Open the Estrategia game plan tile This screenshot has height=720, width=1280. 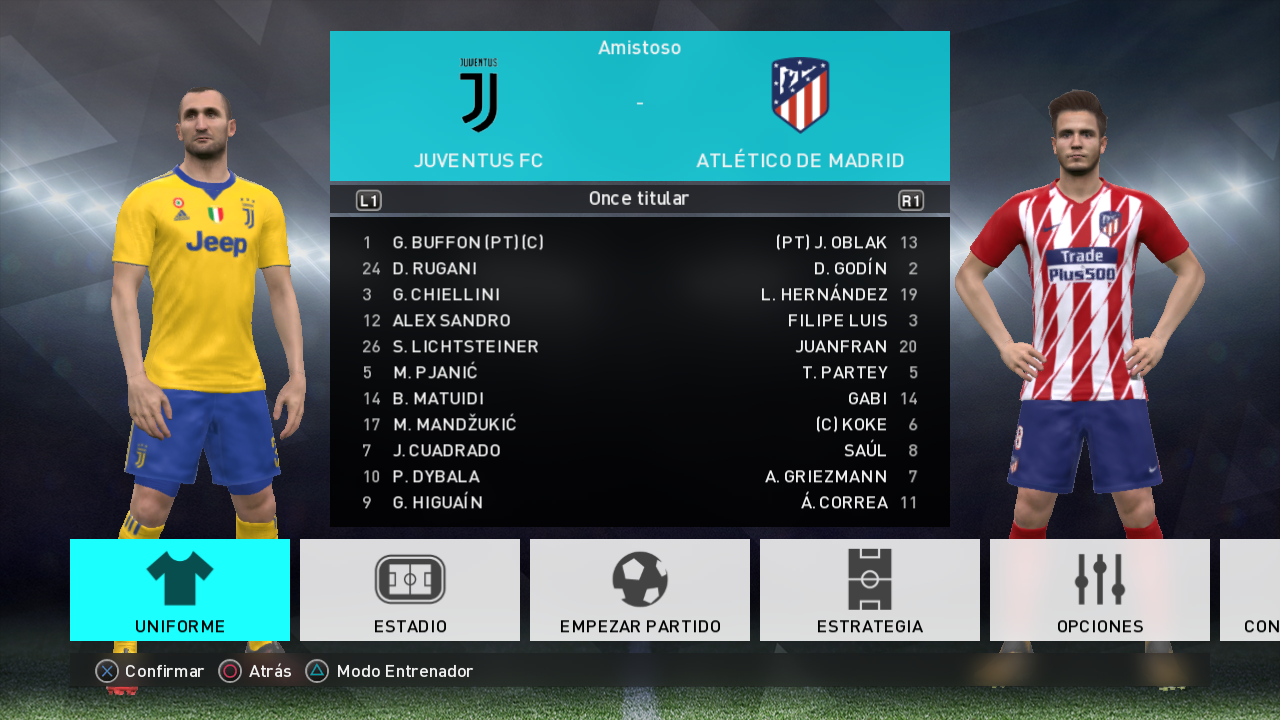point(870,590)
